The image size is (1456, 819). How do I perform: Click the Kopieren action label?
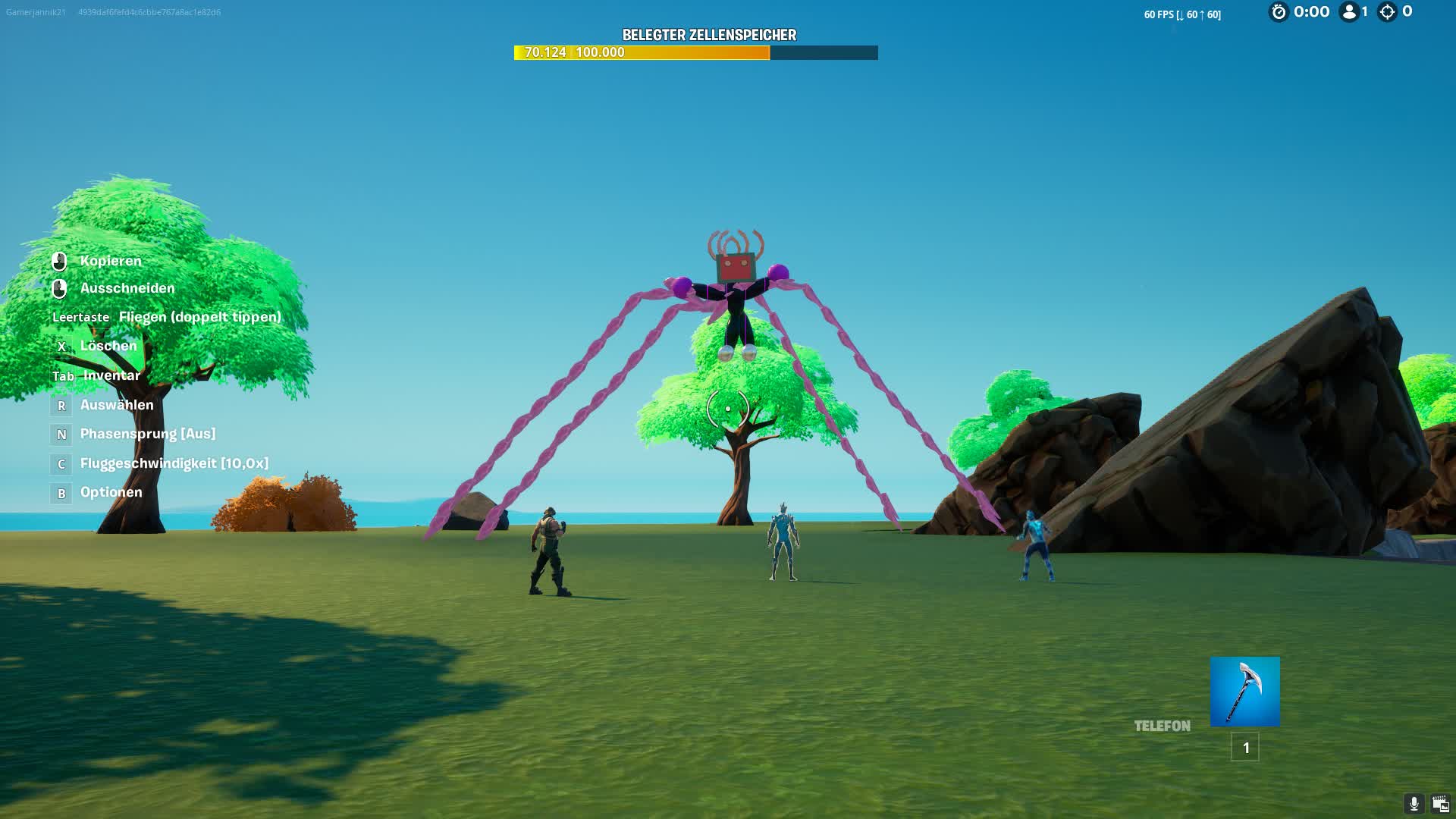point(111,260)
